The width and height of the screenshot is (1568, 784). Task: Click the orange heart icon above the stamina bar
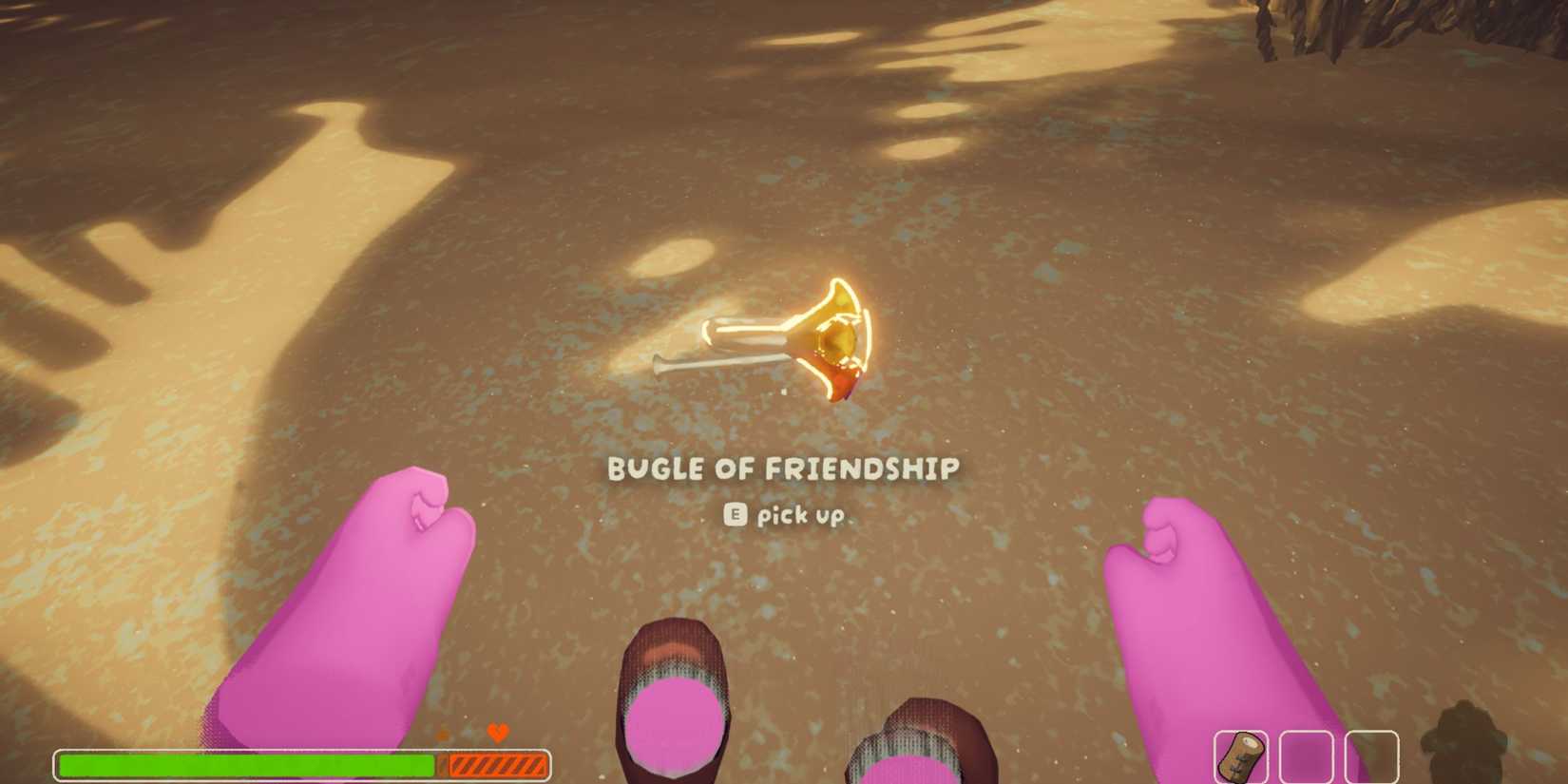(x=497, y=735)
